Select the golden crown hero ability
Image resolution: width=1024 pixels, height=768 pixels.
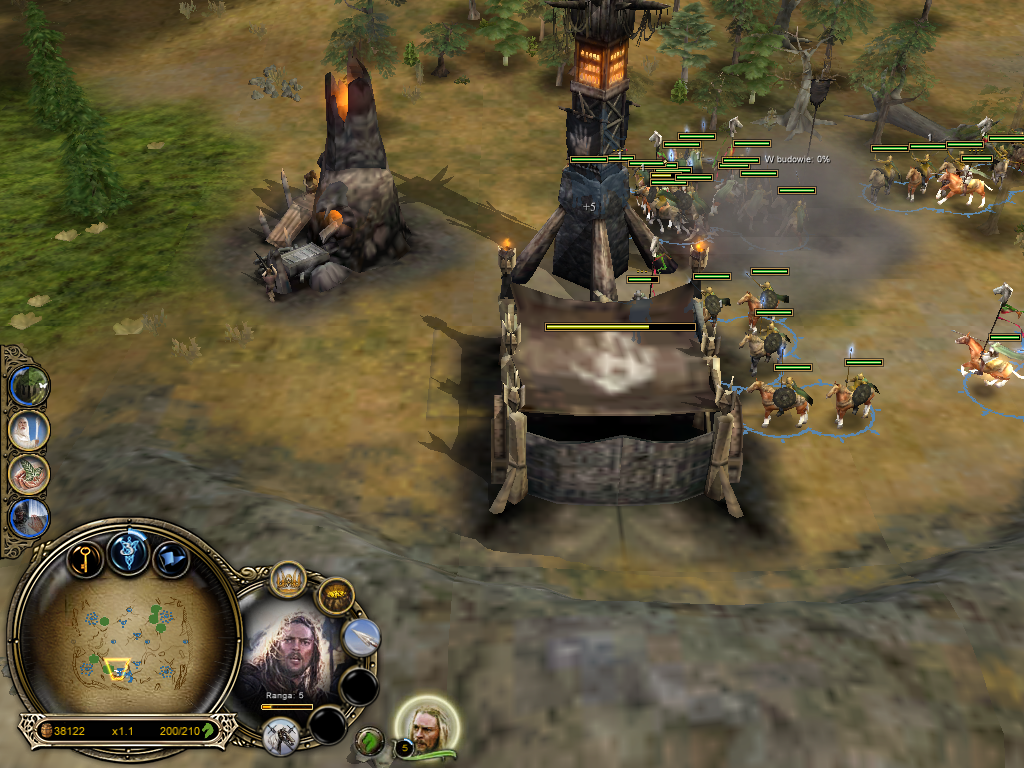(289, 581)
